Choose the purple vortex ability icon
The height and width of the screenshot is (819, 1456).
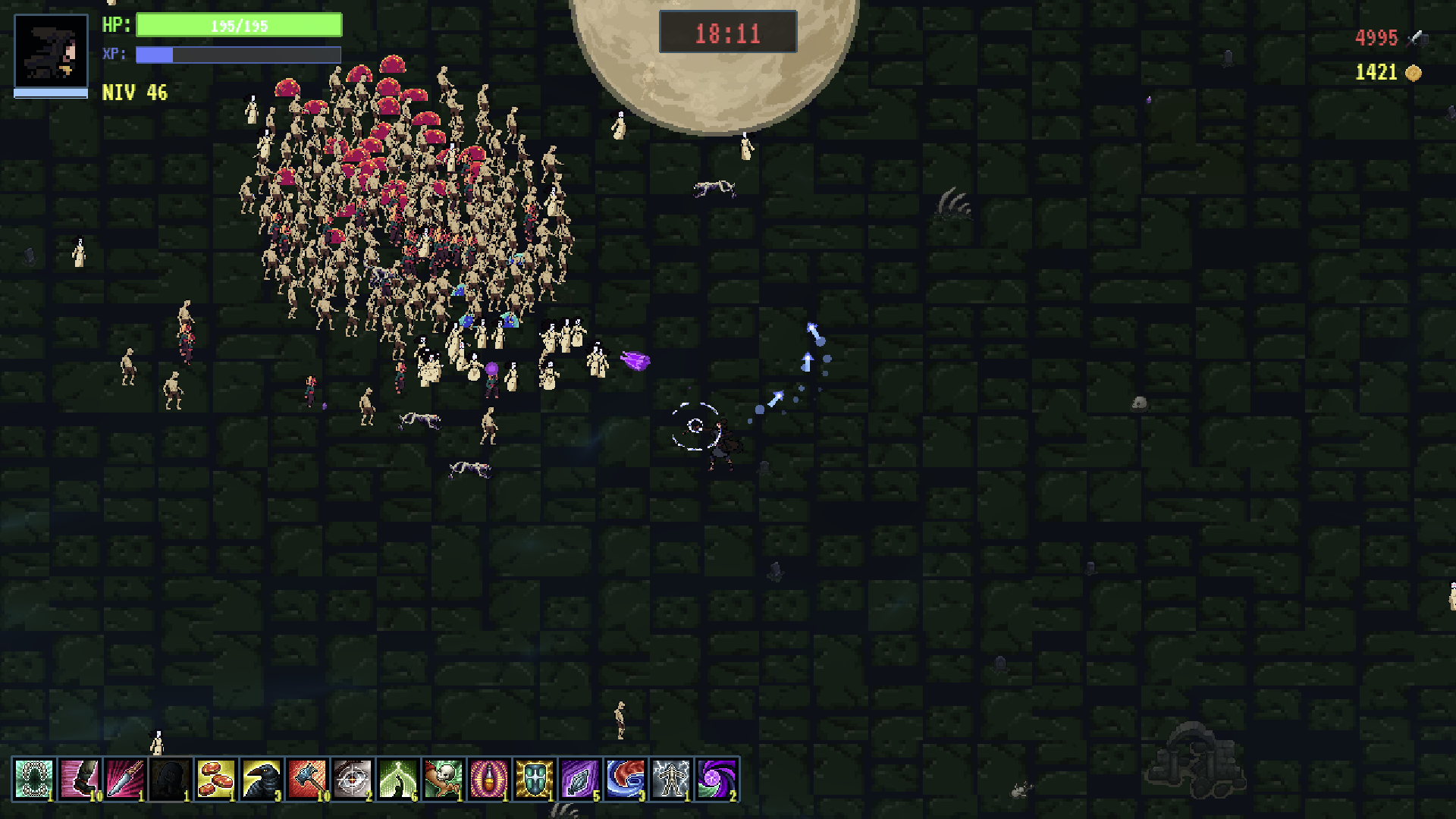pyautogui.click(x=717, y=779)
